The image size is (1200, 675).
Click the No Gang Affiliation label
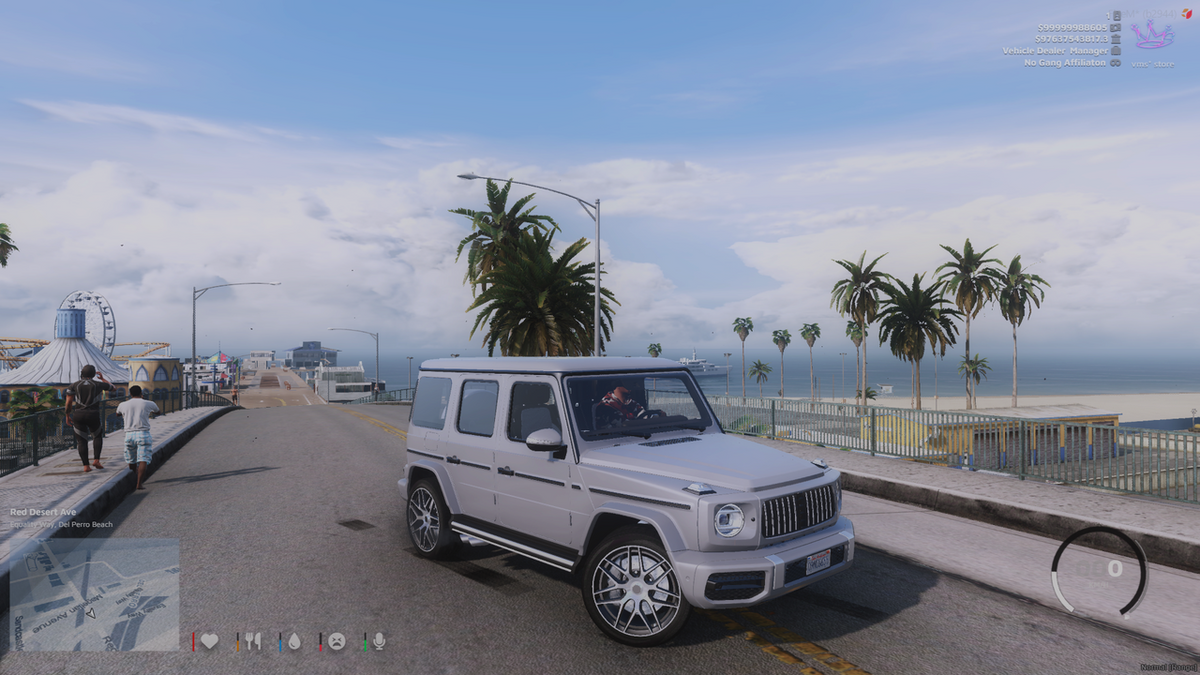pos(1065,62)
